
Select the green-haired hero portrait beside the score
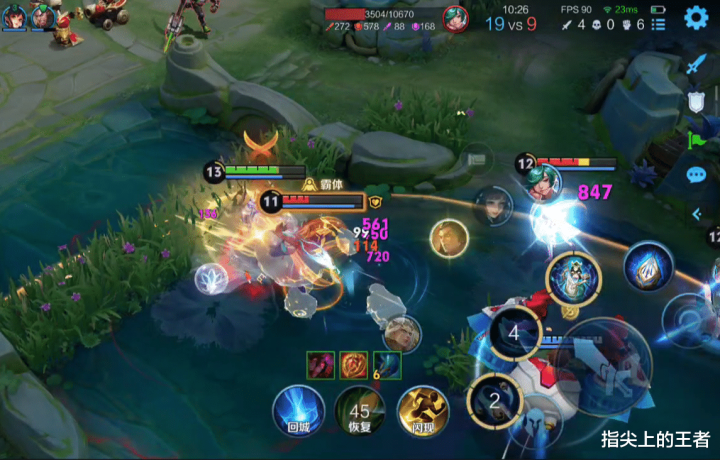click(455, 19)
